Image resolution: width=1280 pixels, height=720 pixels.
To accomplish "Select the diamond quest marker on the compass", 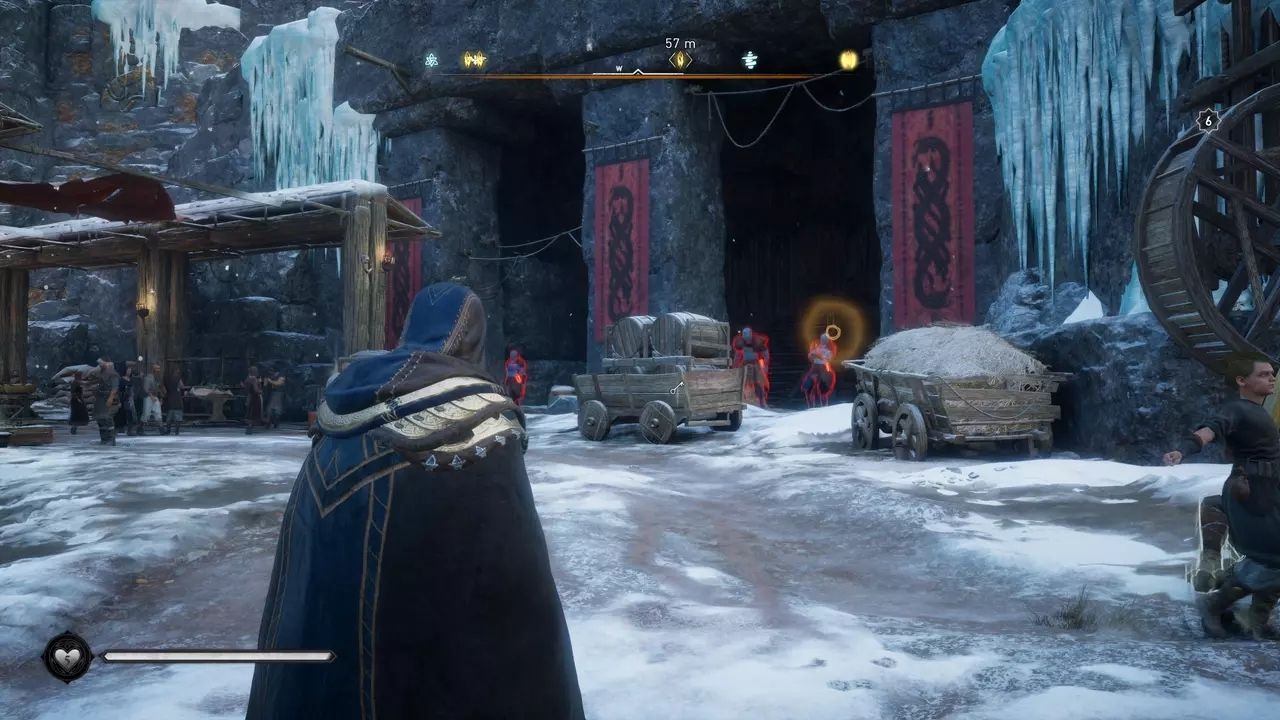I will 680,60.
